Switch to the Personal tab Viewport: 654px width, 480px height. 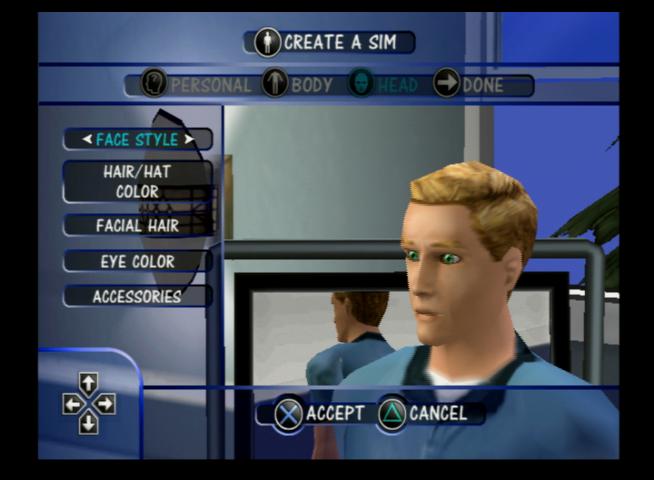(197, 84)
